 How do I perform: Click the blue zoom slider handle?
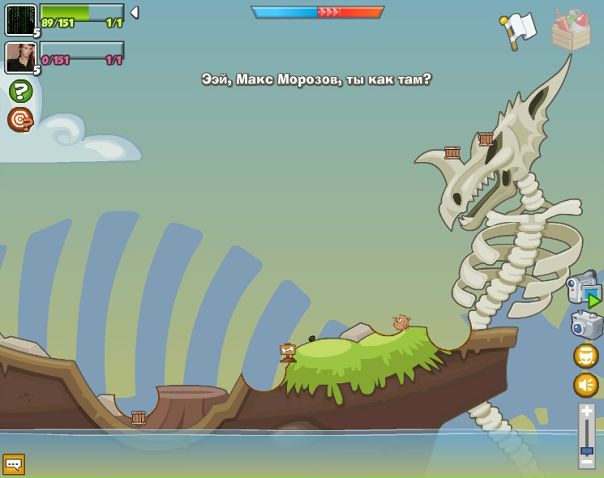tap(587, 447)
